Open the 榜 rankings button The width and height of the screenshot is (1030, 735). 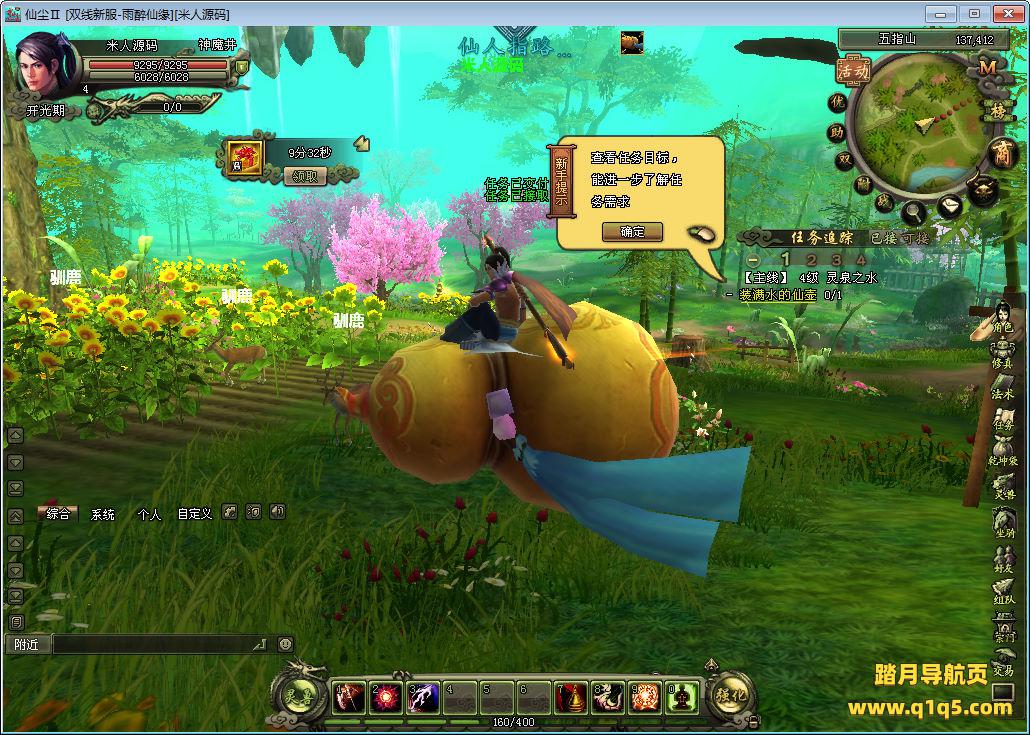tap(997, 109)
